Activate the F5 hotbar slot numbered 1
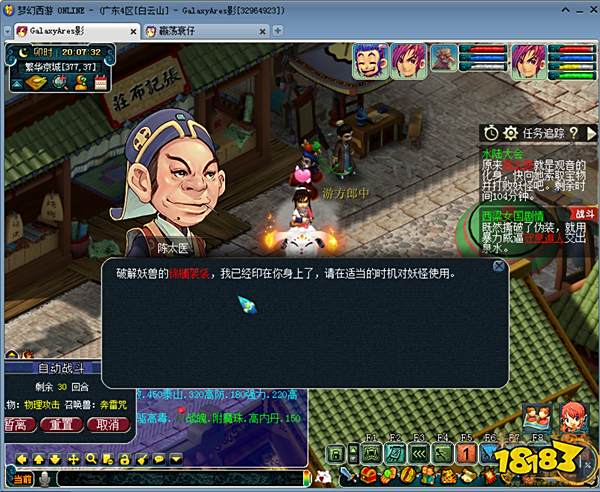The image size is (600, 492). tap(466, 454)
